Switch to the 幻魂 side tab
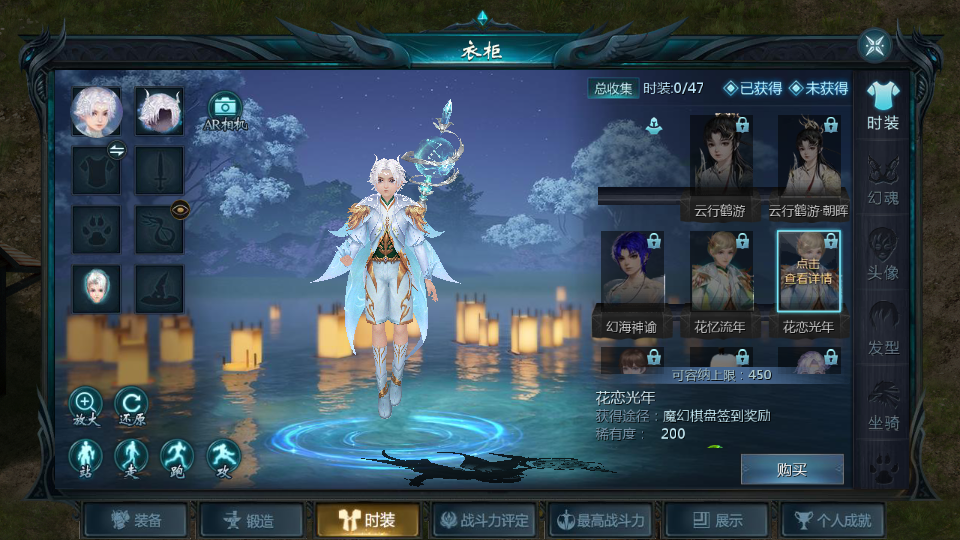Viewport: 960px width, 540px height. click(x=882, y=180)
